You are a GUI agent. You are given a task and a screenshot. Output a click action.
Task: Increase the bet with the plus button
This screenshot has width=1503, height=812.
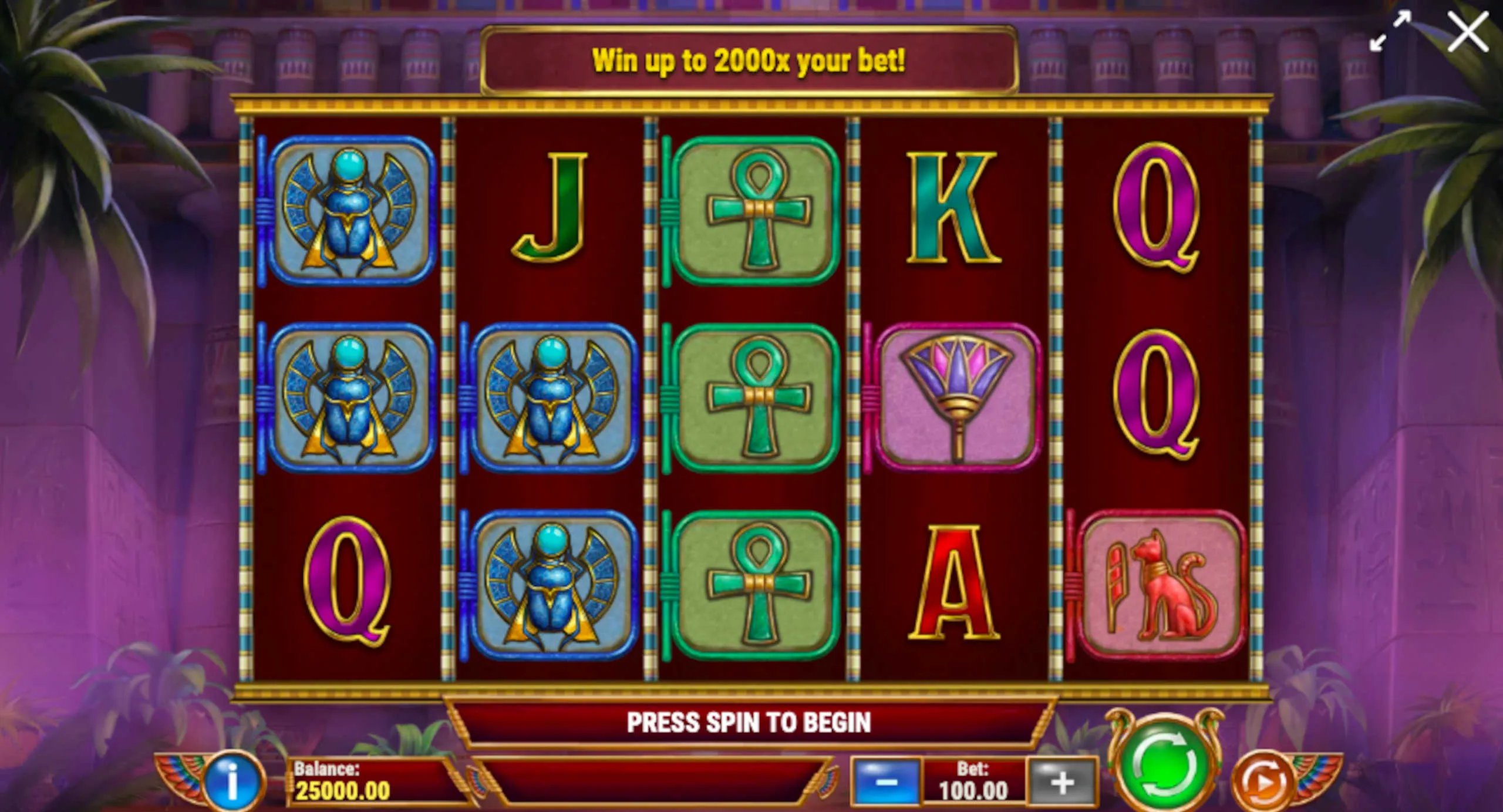[x=1063, y=782]
